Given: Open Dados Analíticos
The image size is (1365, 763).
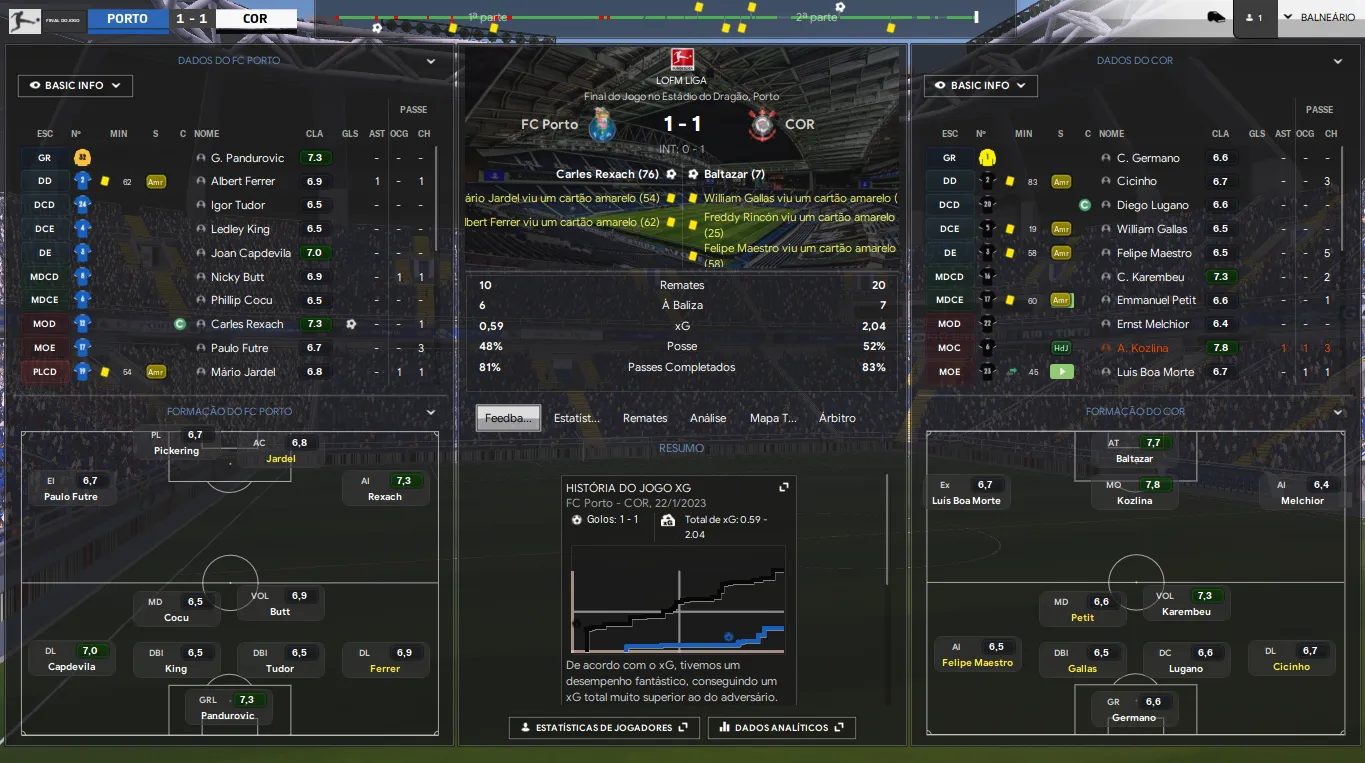Looking at the screenshot, I should click(781, 728).
